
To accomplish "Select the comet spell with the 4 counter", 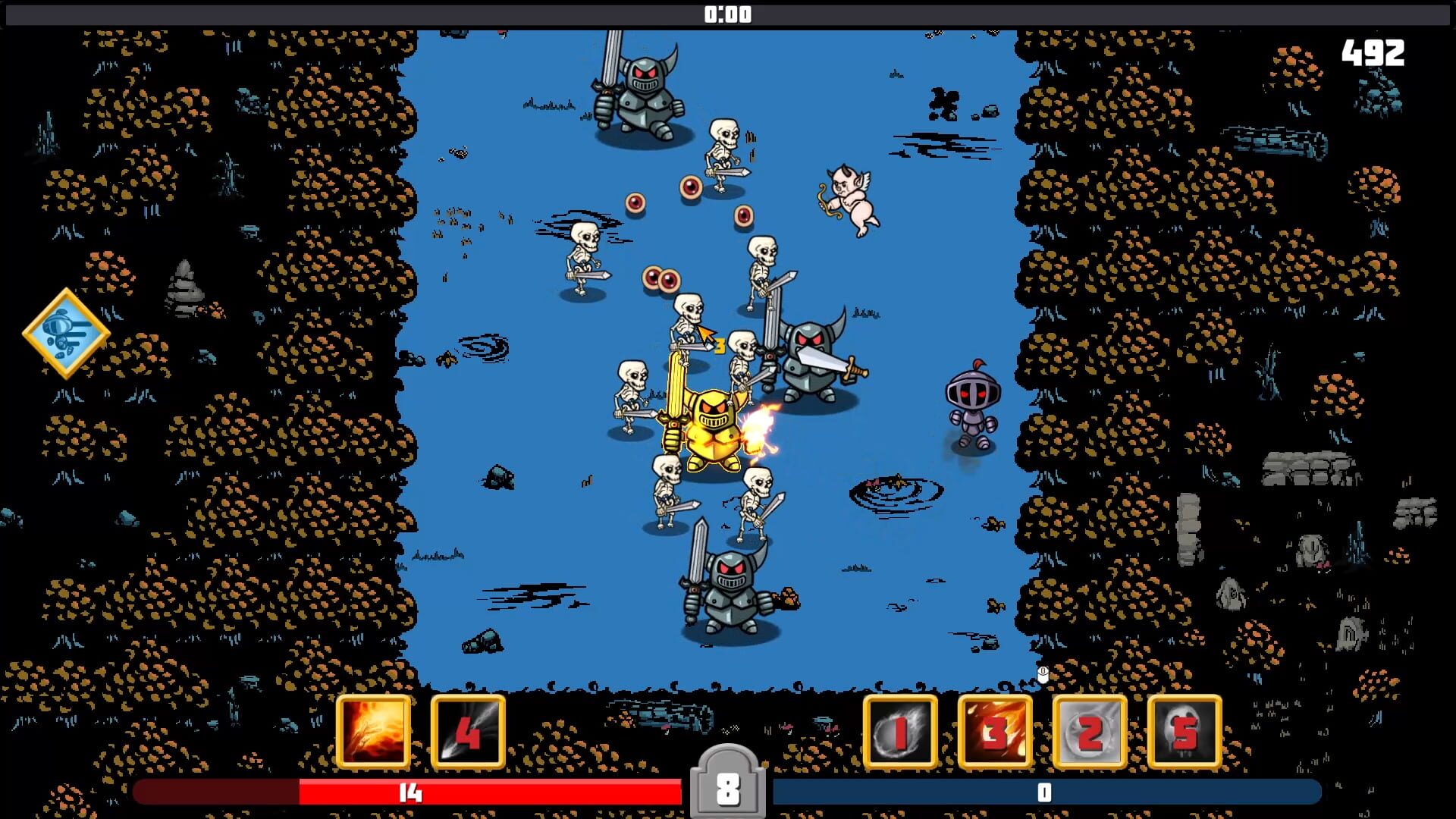I will 466,732.
